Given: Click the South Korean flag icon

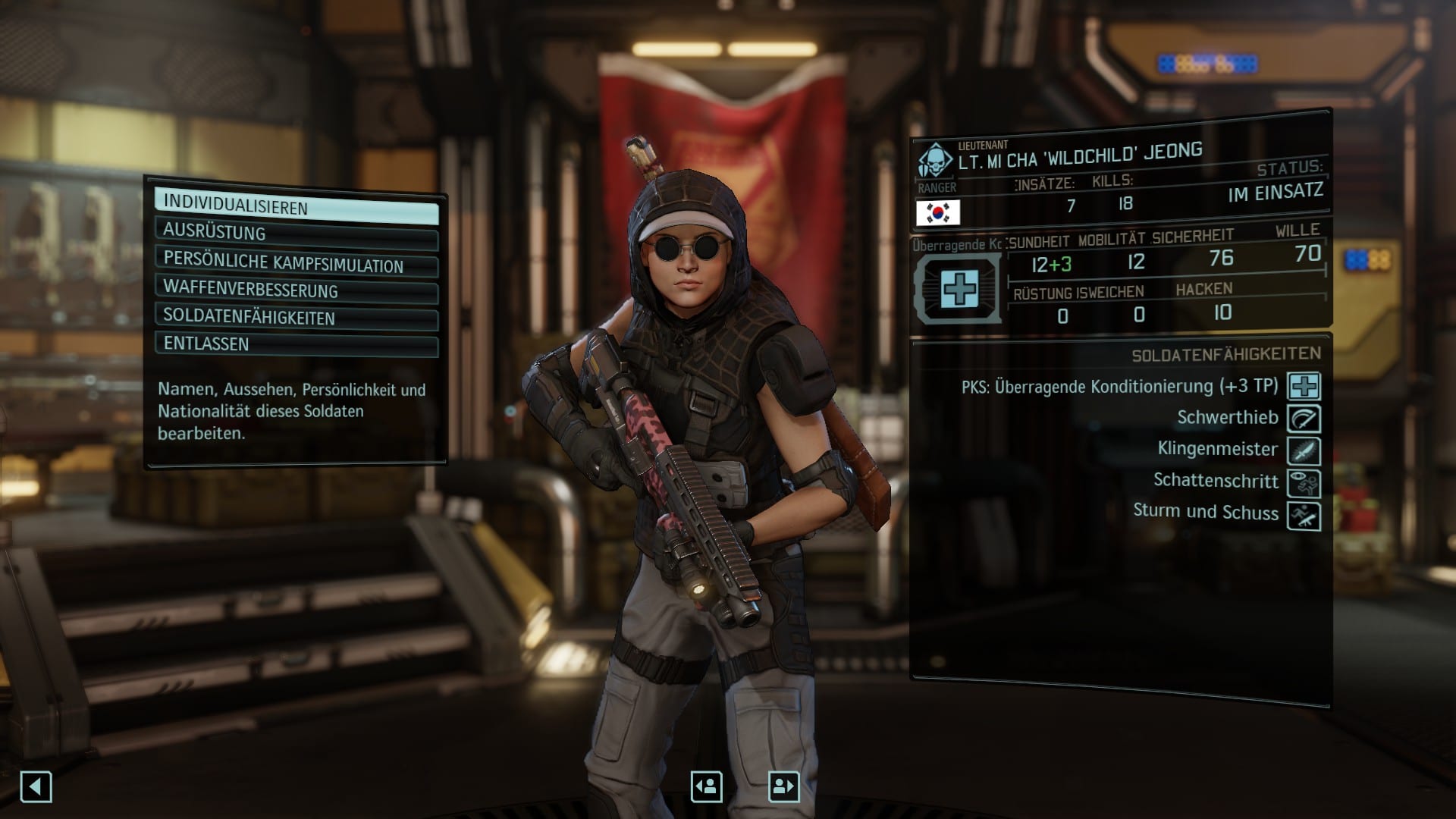Looking at the screenshot, I should [938, 213].
